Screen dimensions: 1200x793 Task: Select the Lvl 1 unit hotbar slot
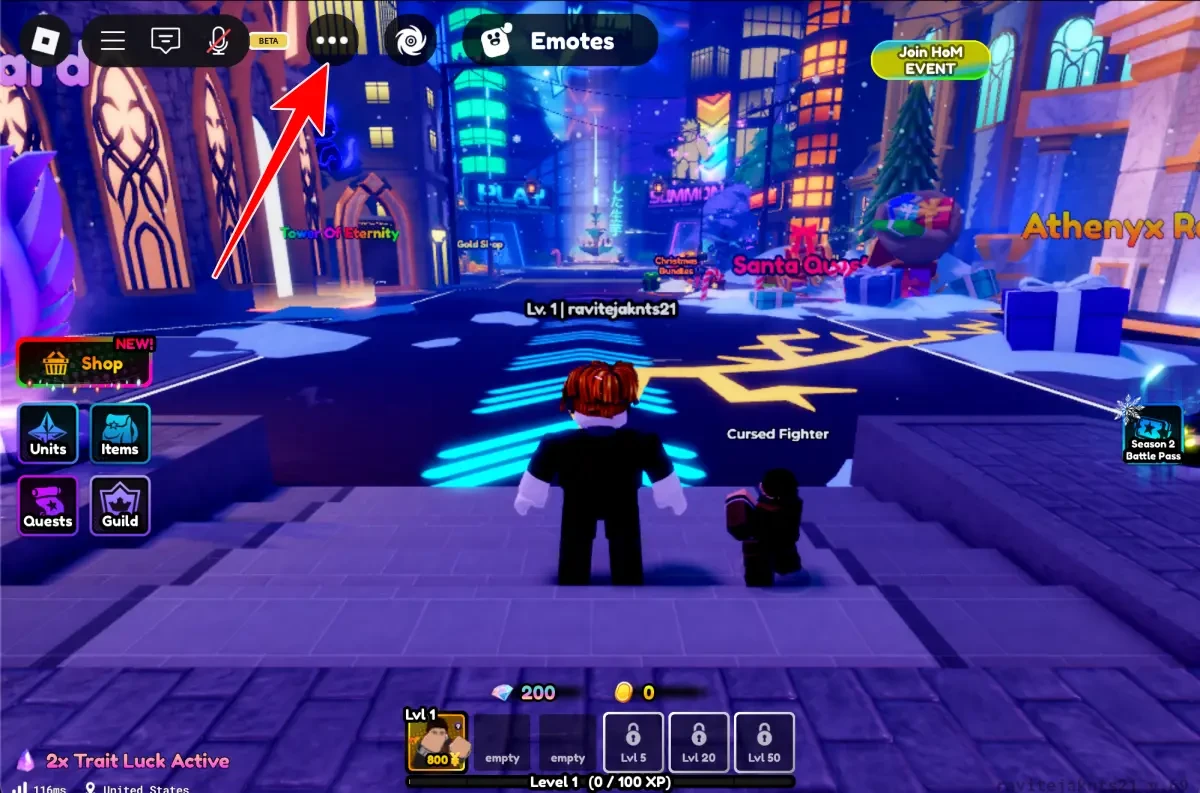coord(436,742)
